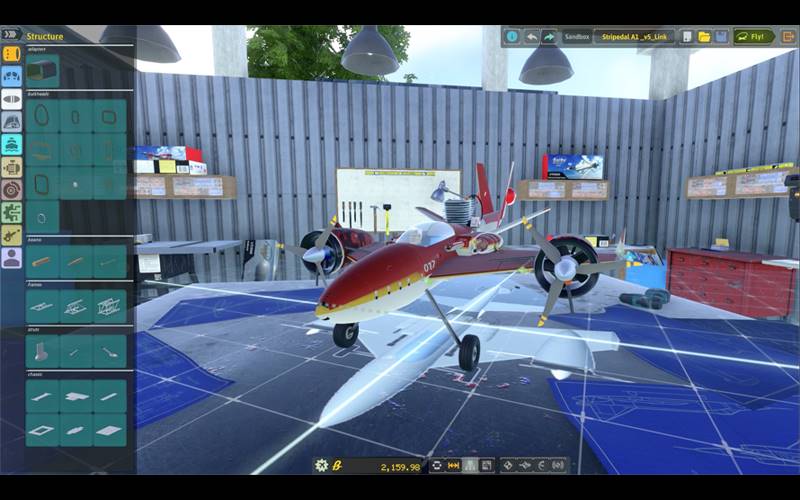Exit the hangar using the orange door icon
This screenshot has height=500, width=800.
(788, 37)
